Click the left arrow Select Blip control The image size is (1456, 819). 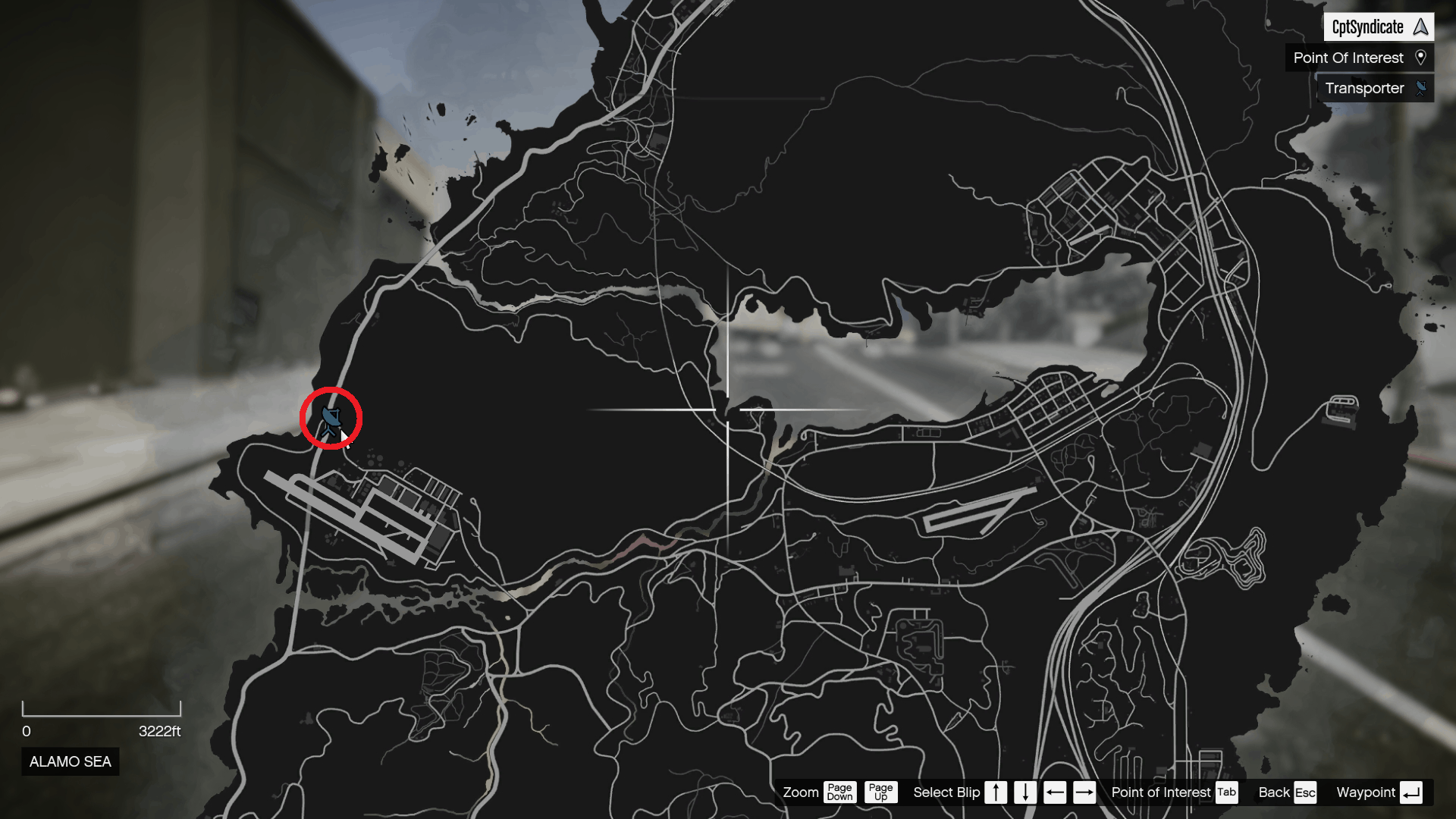point(1055,792)
